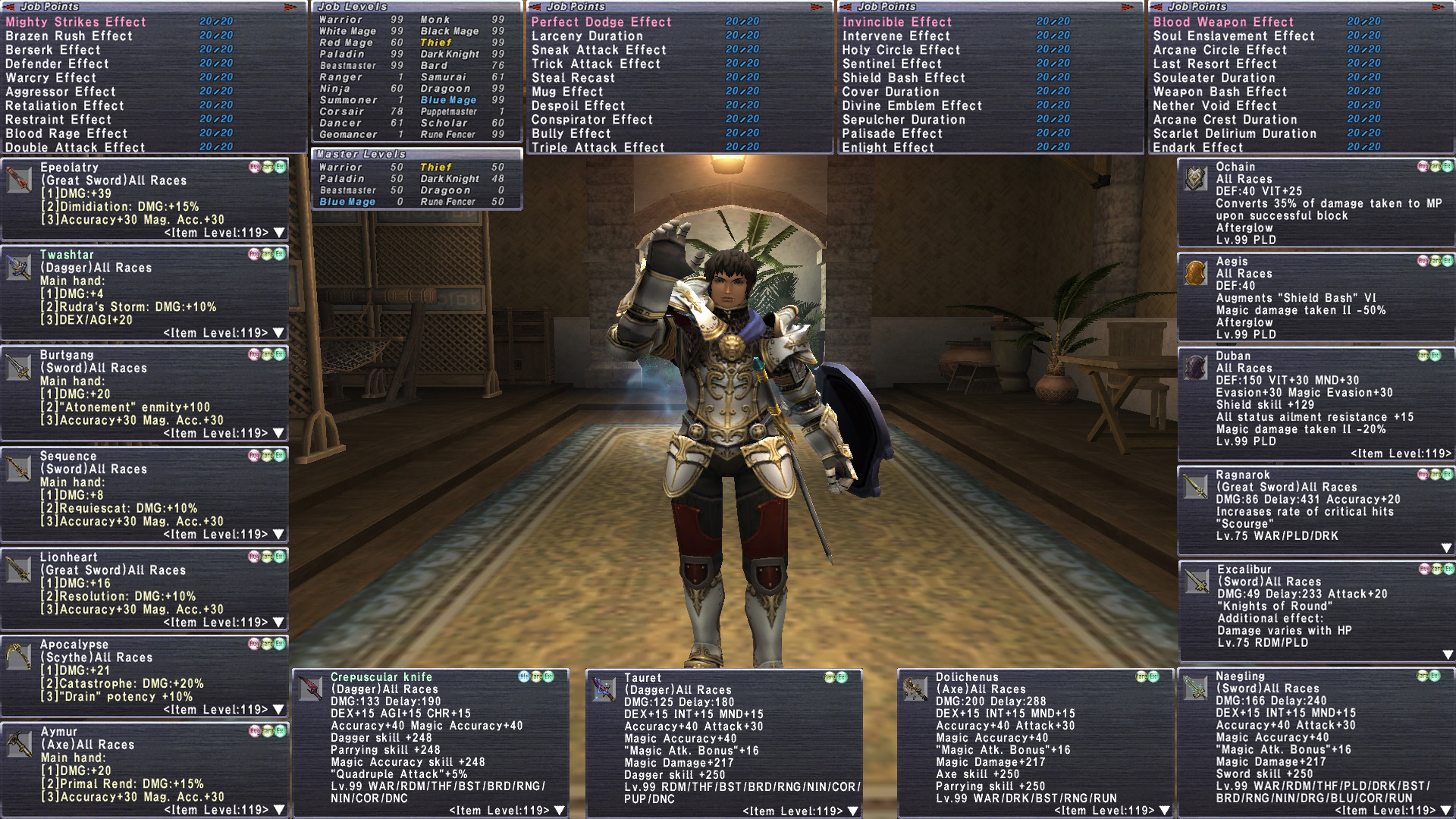Select the Crepuscular knife icon
The width and height of the screenshot is (1456, 819).
(x=311, y=689)
